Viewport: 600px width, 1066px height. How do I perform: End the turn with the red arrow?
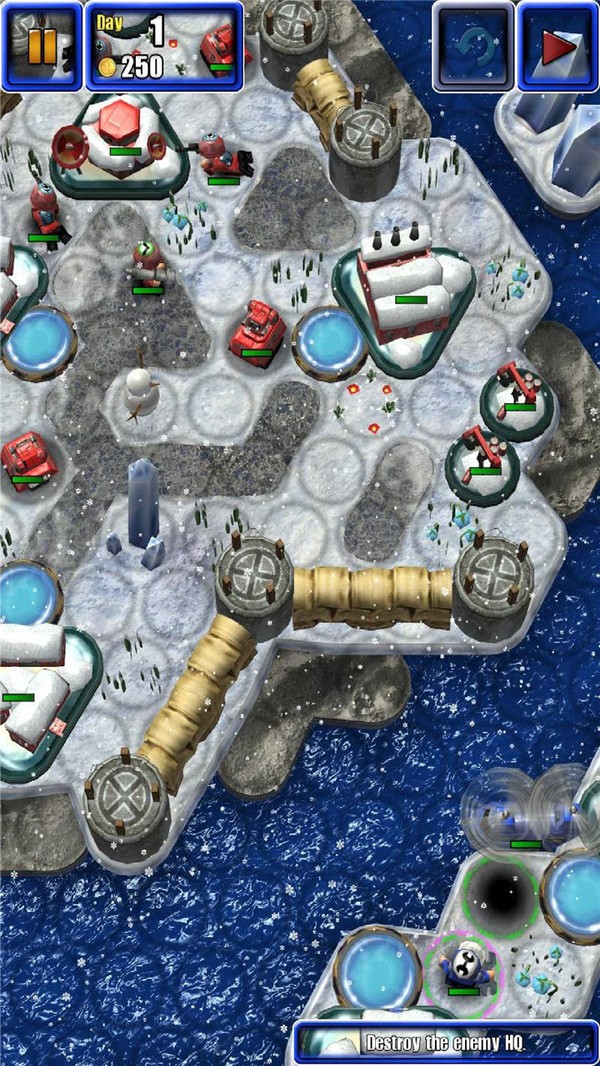pyautogui.click(x=558, y=46)
